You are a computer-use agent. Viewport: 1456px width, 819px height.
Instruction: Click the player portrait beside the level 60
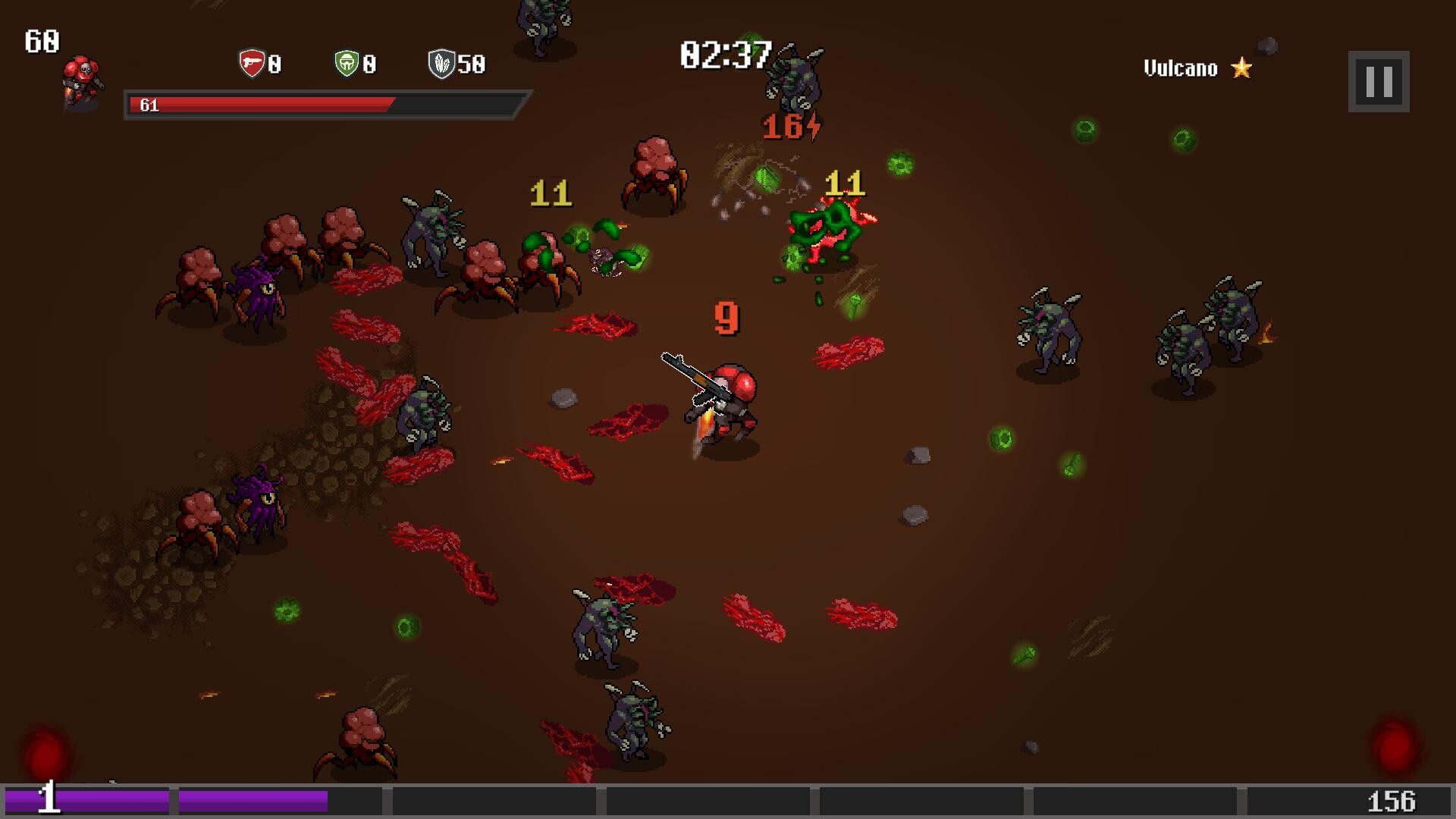coord(81,80)
